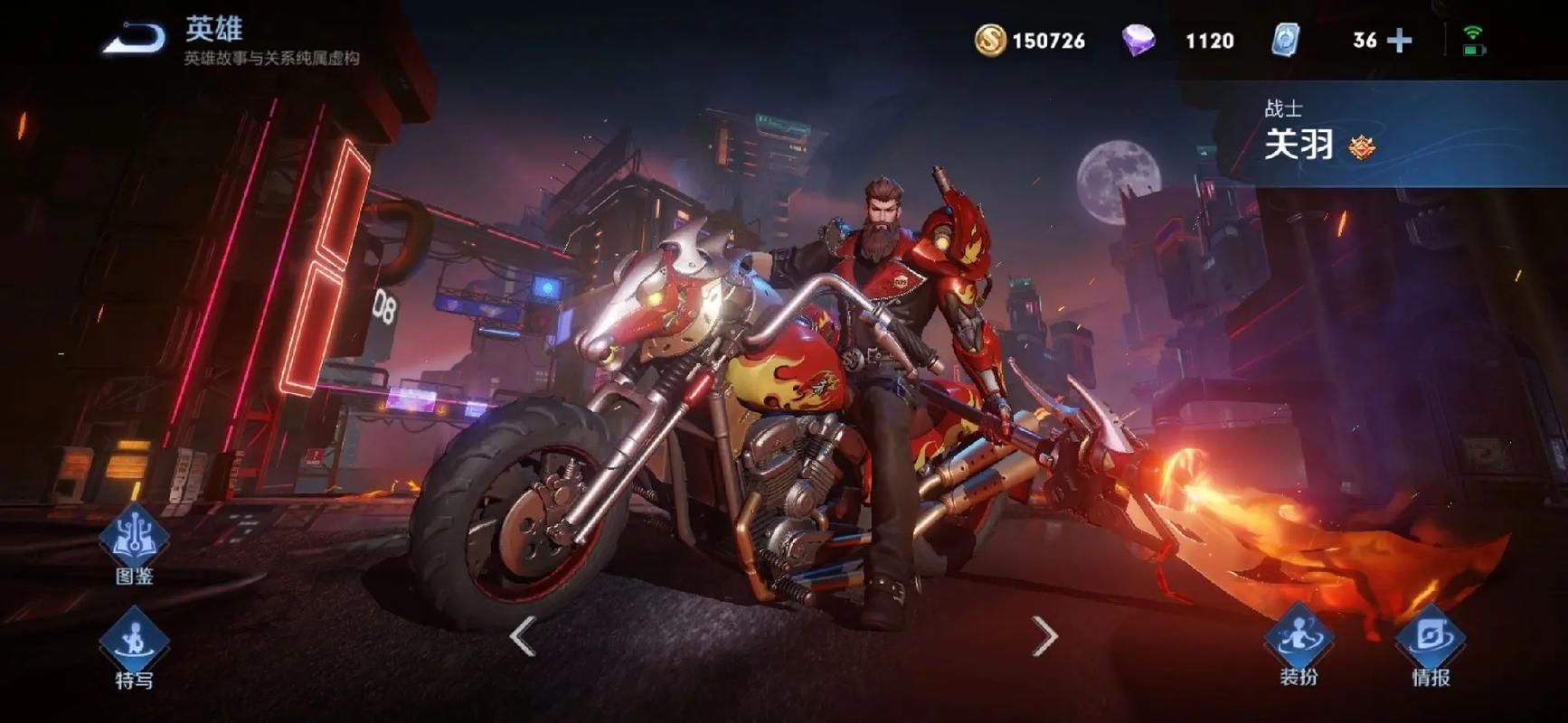Open the 情报 info panel
This screenshot has width=1568, height=723.
[x=1431, y=645]
